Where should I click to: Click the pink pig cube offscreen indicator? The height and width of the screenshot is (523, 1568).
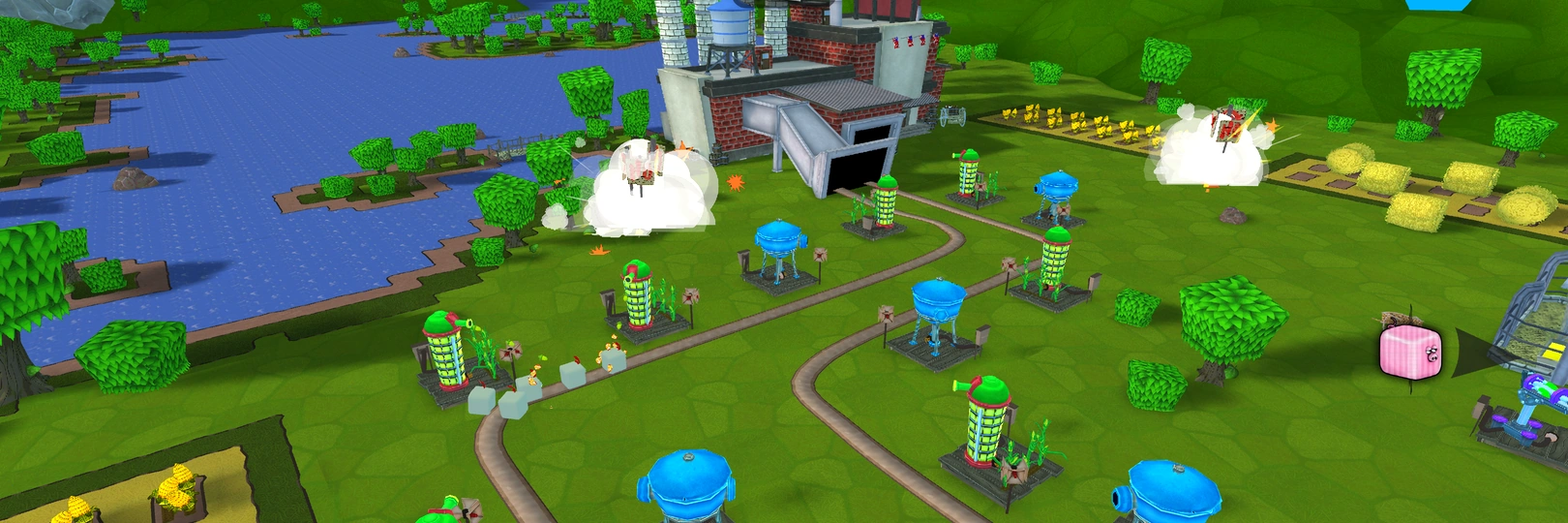pyautogui.click(x=1410, y=352)
